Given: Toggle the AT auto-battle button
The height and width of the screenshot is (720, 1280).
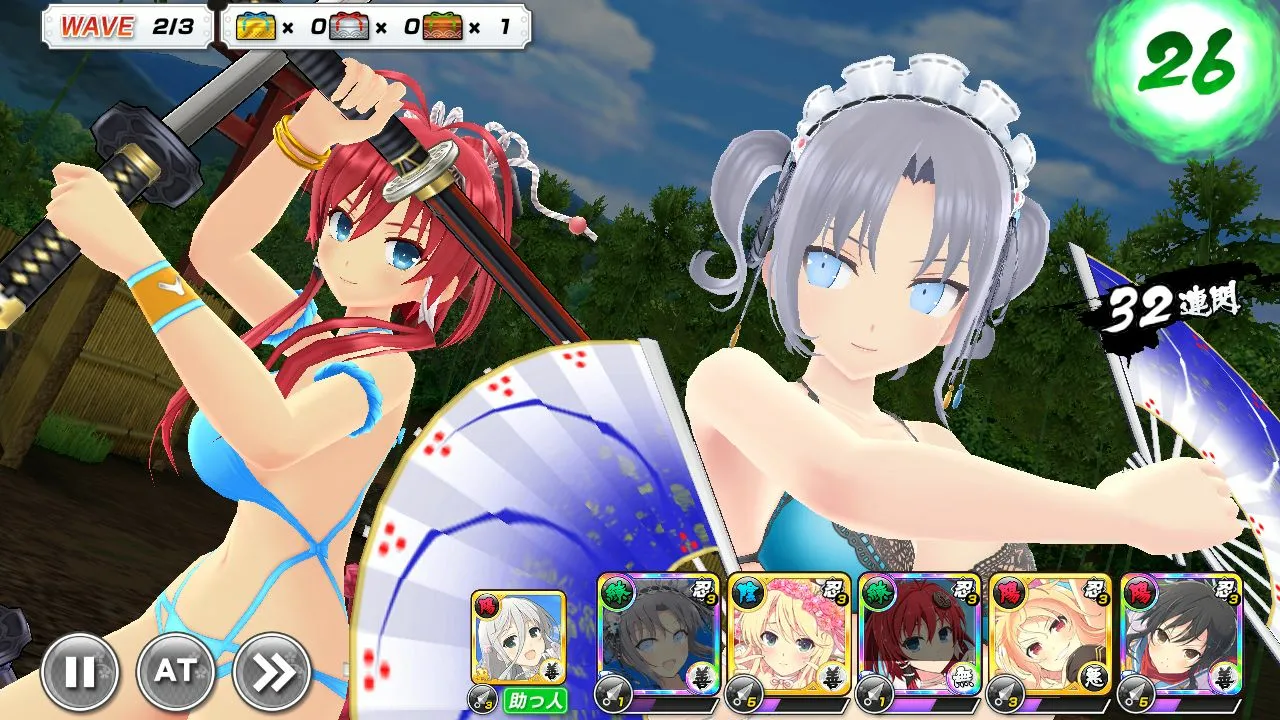Looking at the screenshot, I should [176, 672].
